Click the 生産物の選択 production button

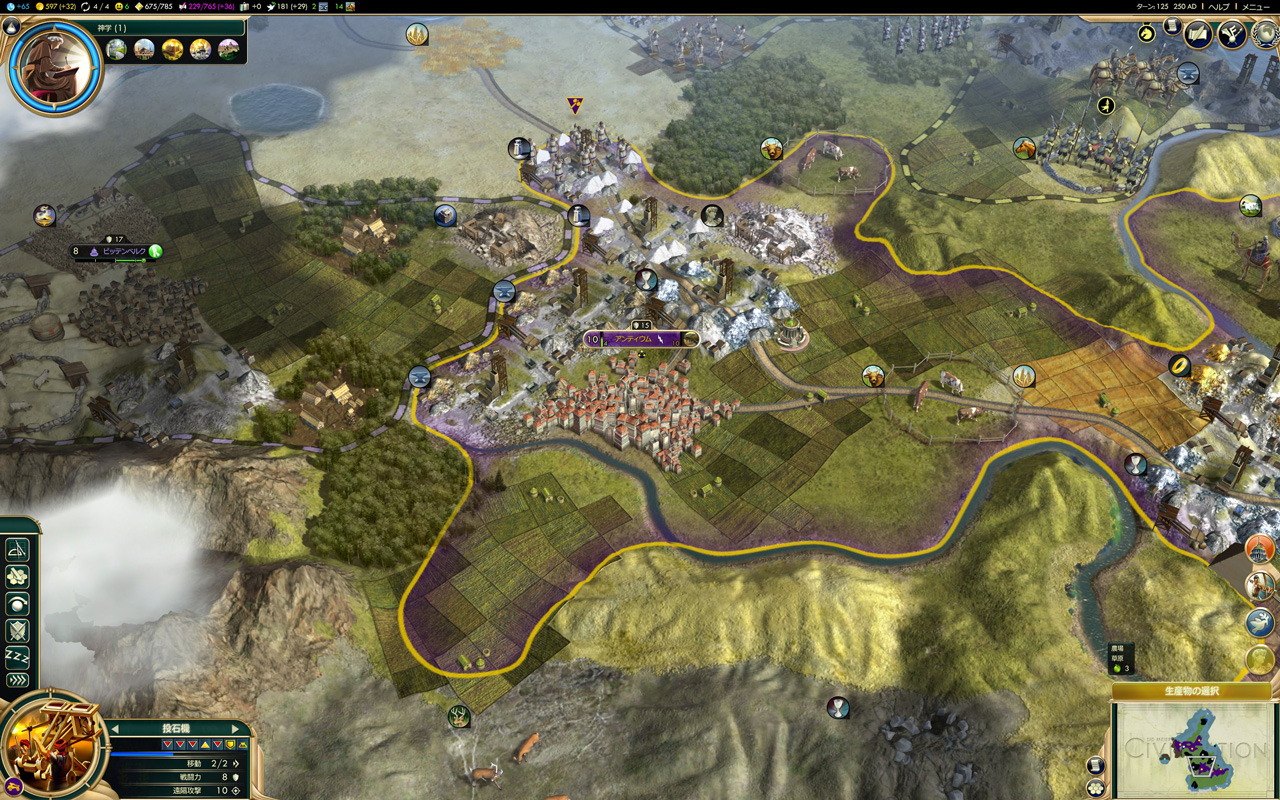point(1191,691)
